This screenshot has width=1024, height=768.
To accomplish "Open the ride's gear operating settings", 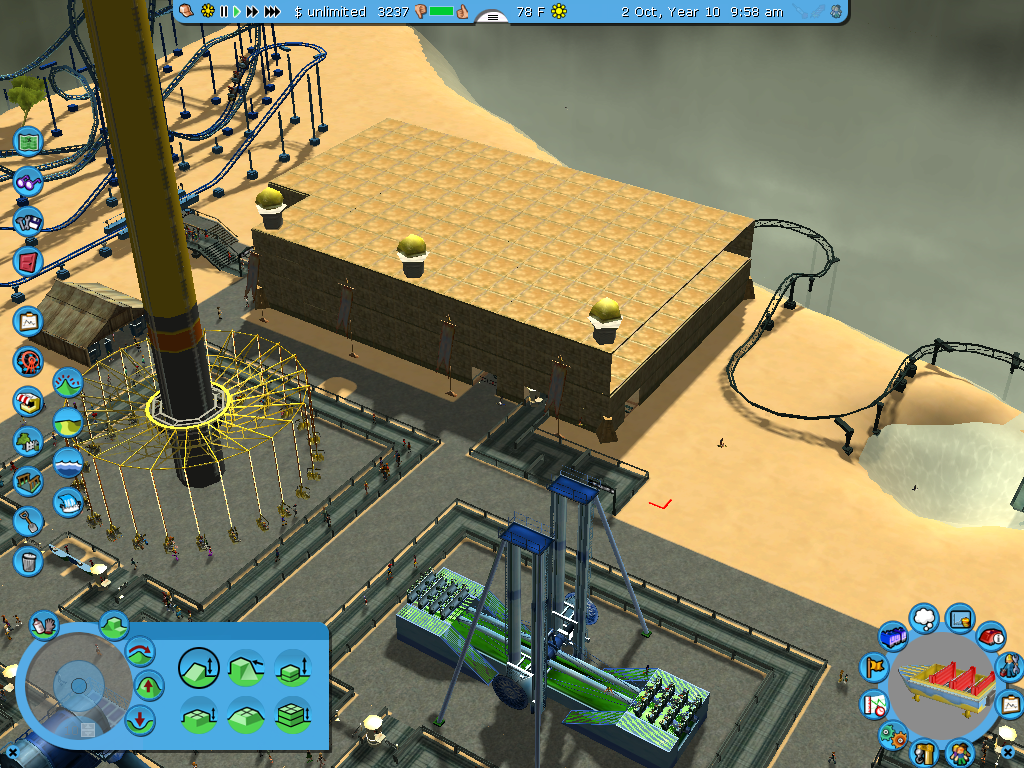I will (x=891, y=736).
